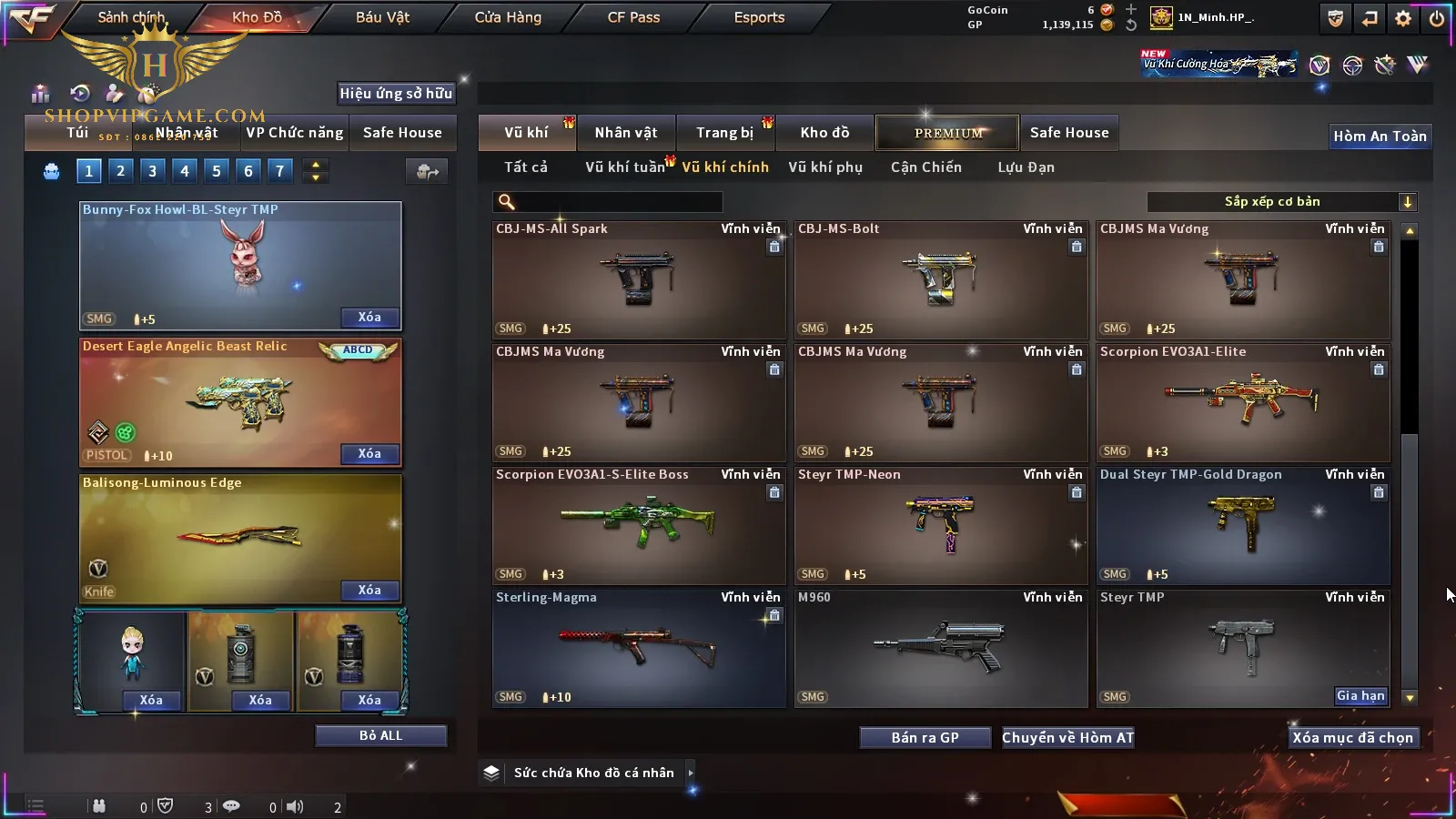Click the power exit icon
1456x819 pixels.
point(1437,18)
